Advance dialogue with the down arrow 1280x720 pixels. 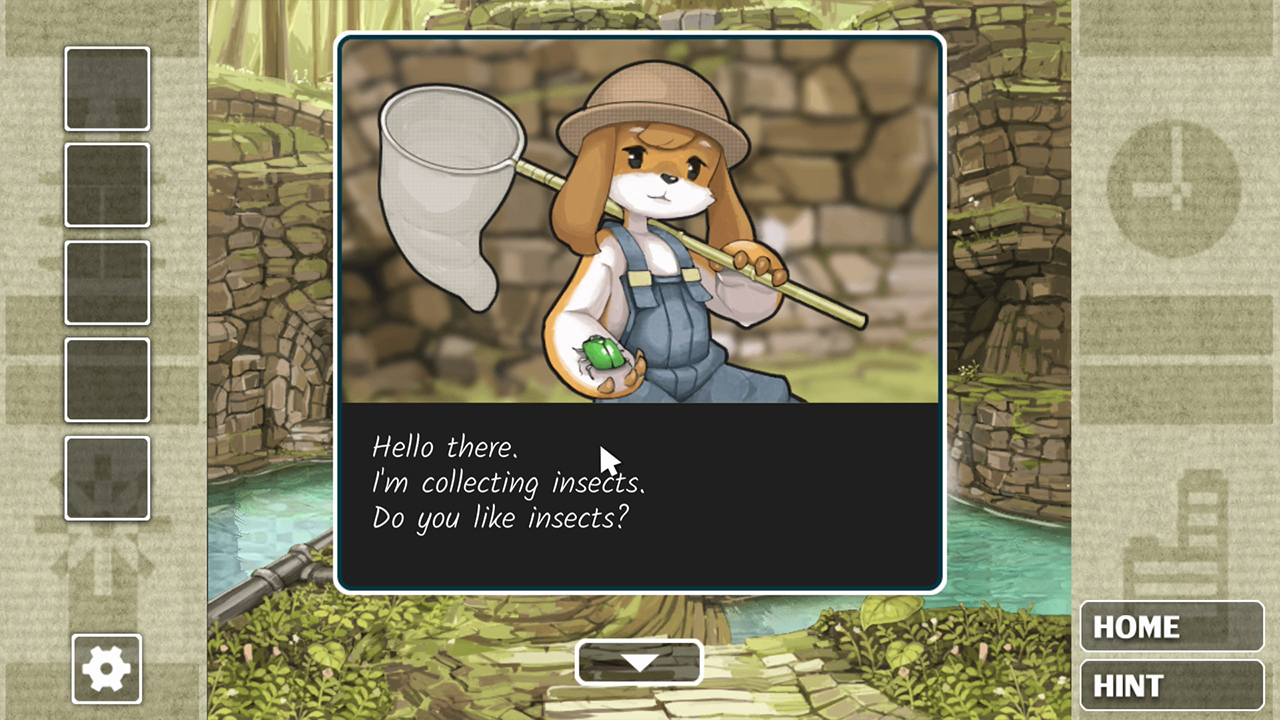coord(638,662)
